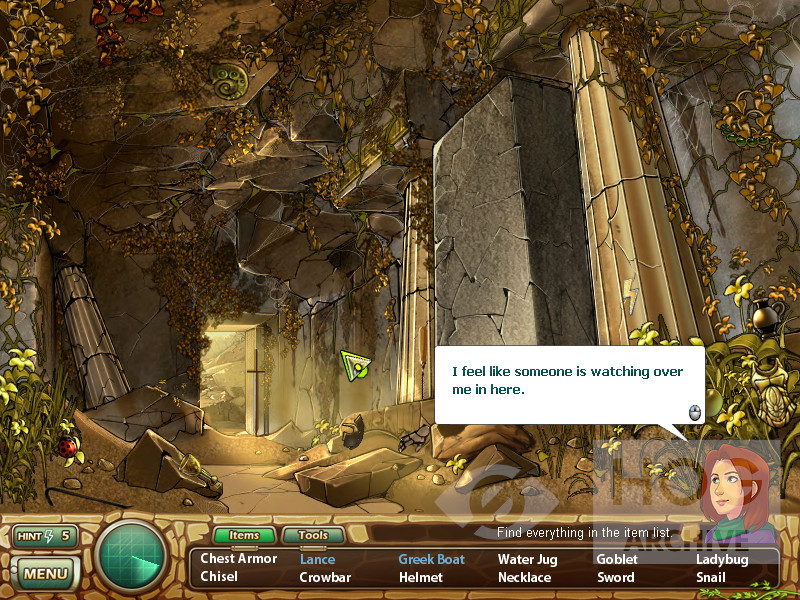Choose Greek Boat in the item list
Viewport: 800px width, 600px height.
click(x=431, y=559)
